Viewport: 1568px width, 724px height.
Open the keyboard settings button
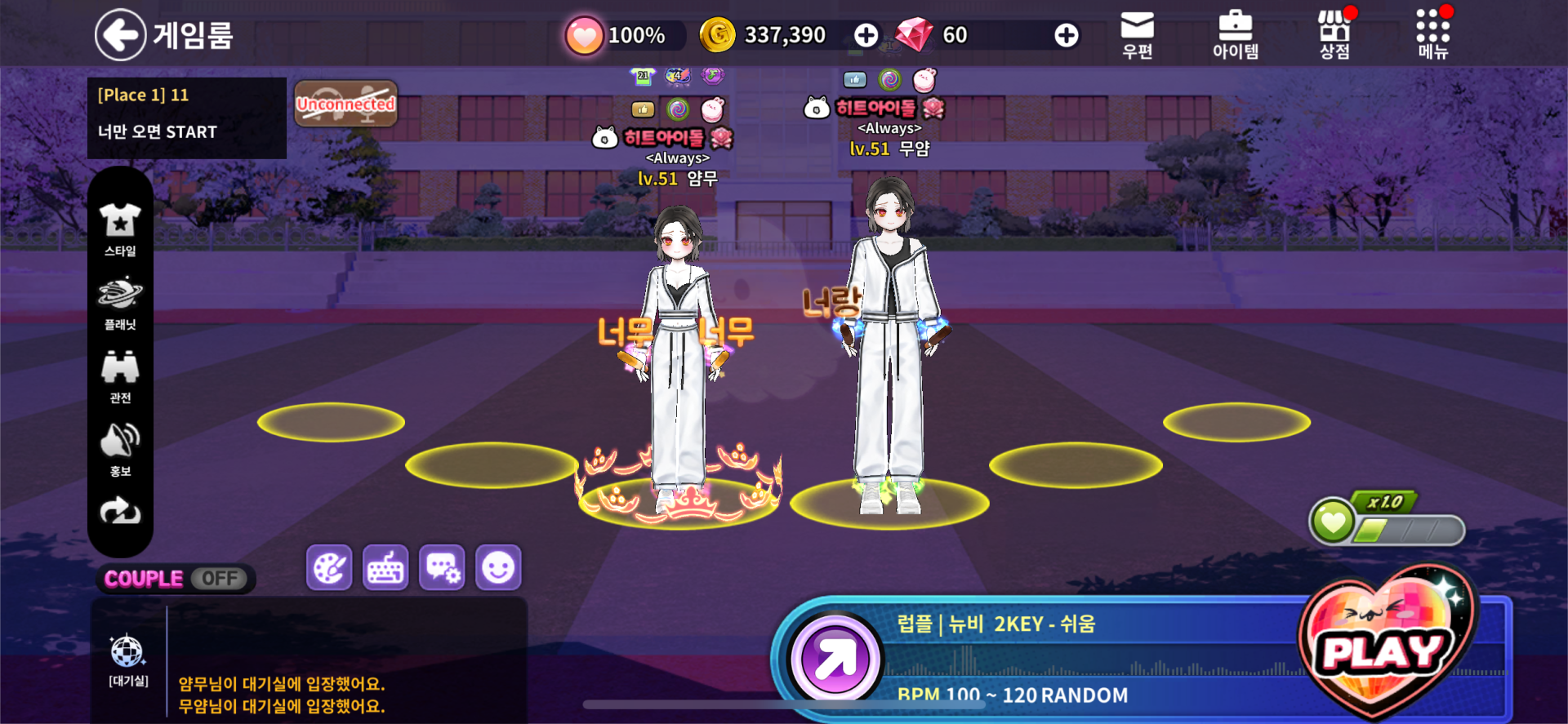[x=385, y=567]
